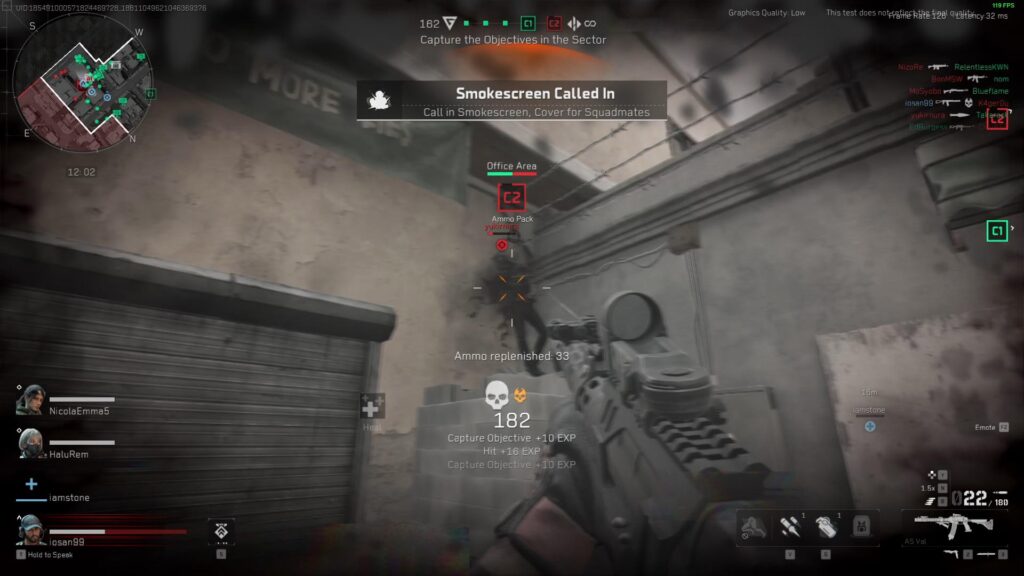1024x576 pixels.
Task: Click the 1.5x scope zoom indicator
Action: [929, 487]
